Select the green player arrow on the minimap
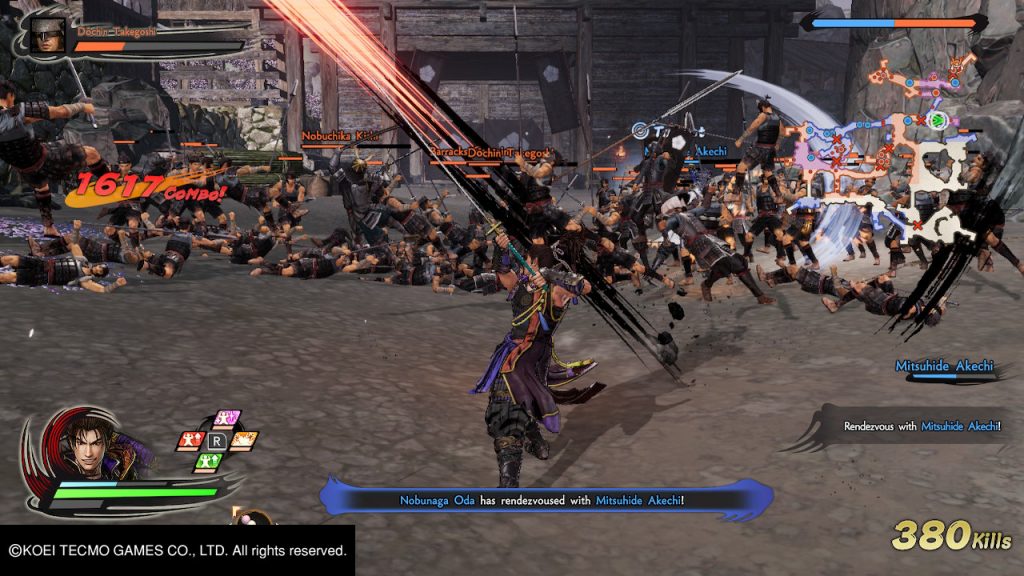 coord(937,121)
